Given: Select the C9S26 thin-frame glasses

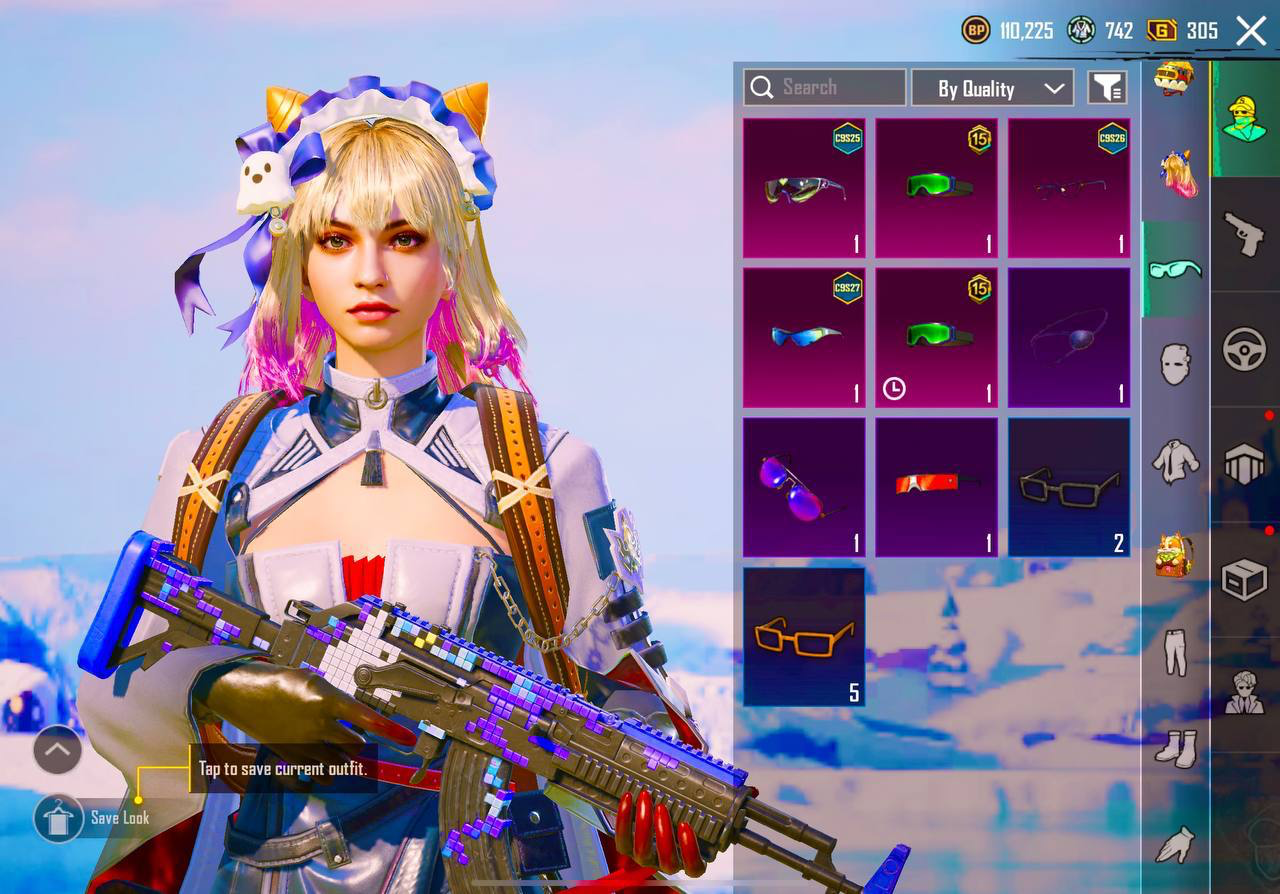Looking at the screenshot, I should point(1069,188).
